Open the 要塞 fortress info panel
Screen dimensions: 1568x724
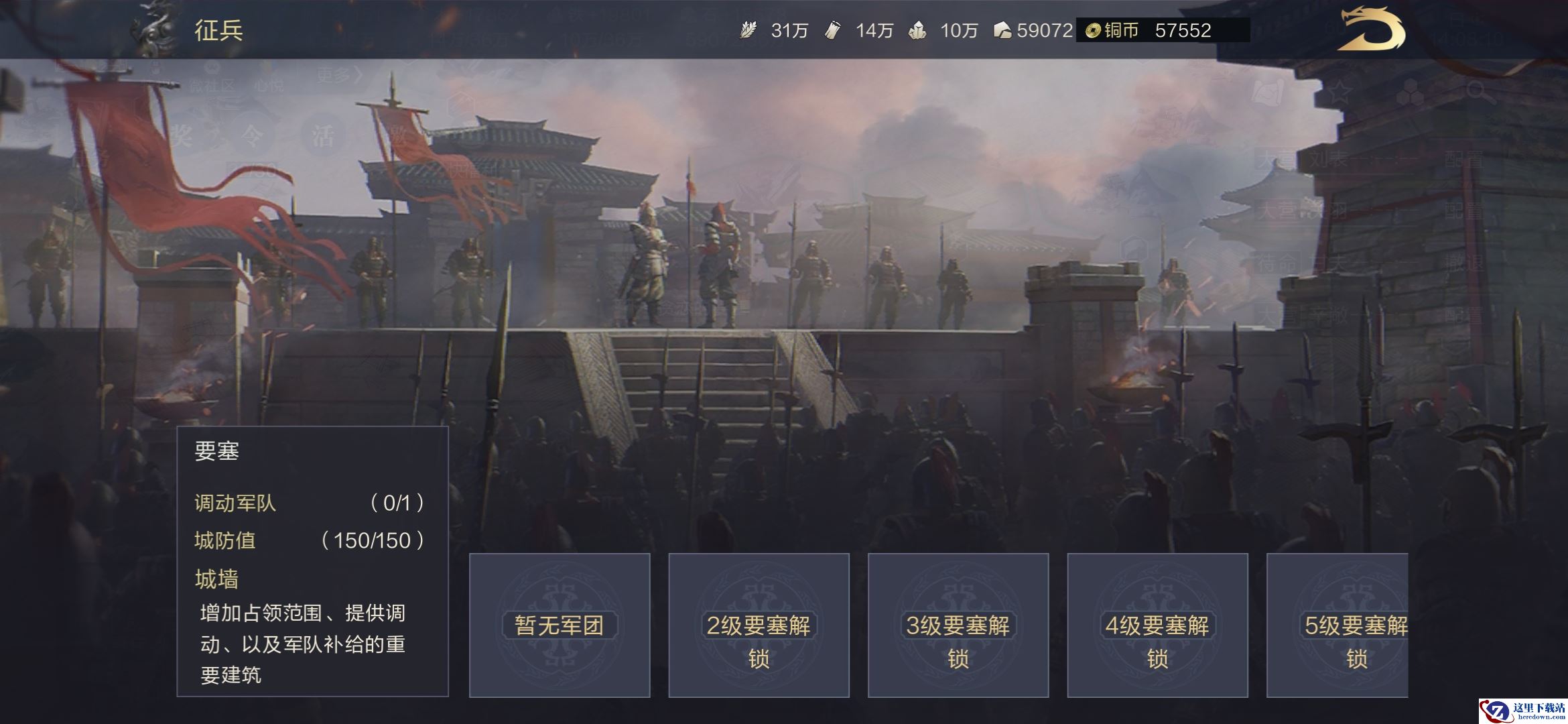312,561
